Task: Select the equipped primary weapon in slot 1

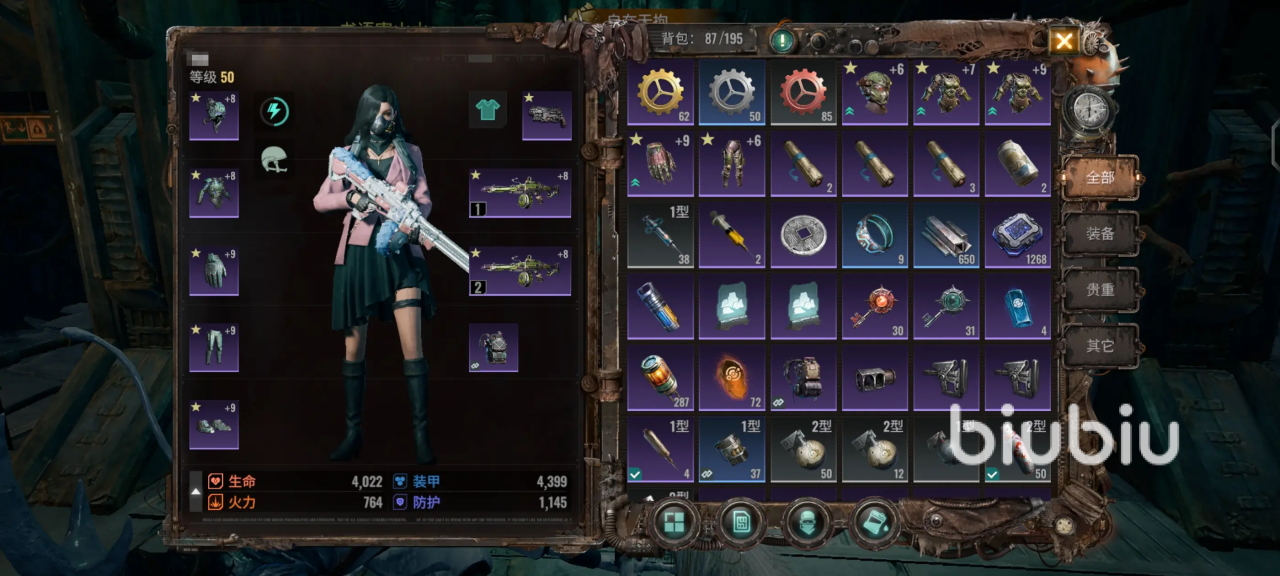Action: [520, 193]
